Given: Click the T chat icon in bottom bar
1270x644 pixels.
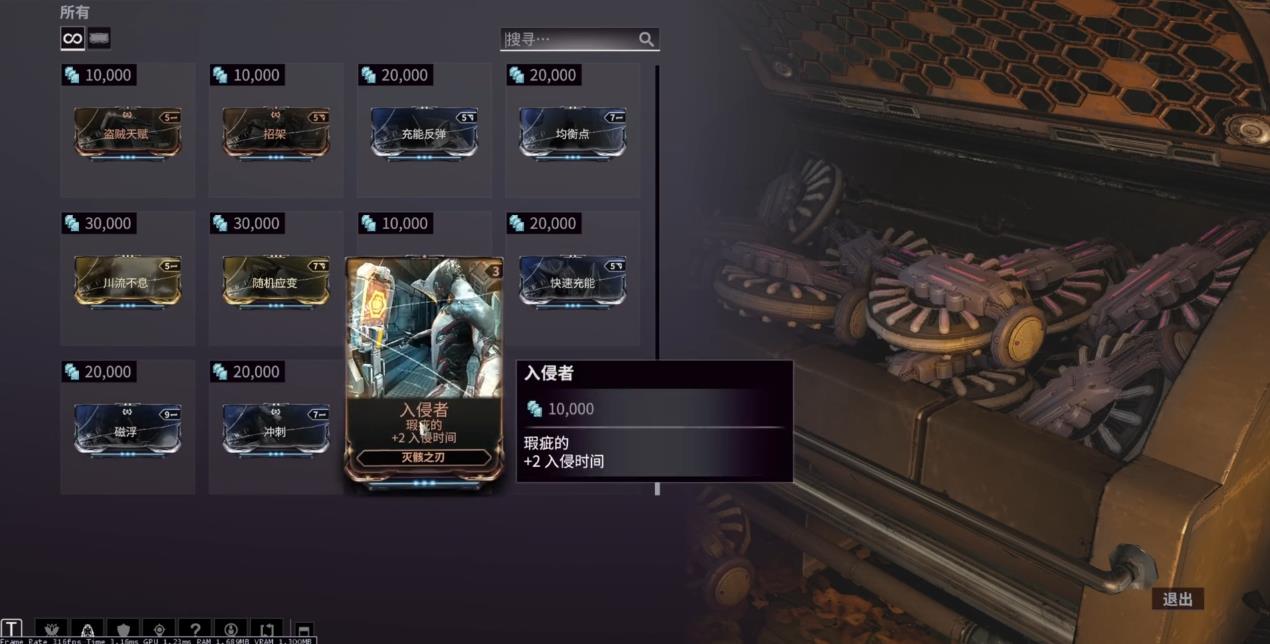Looking at the screenshot, I should (11, 631).
